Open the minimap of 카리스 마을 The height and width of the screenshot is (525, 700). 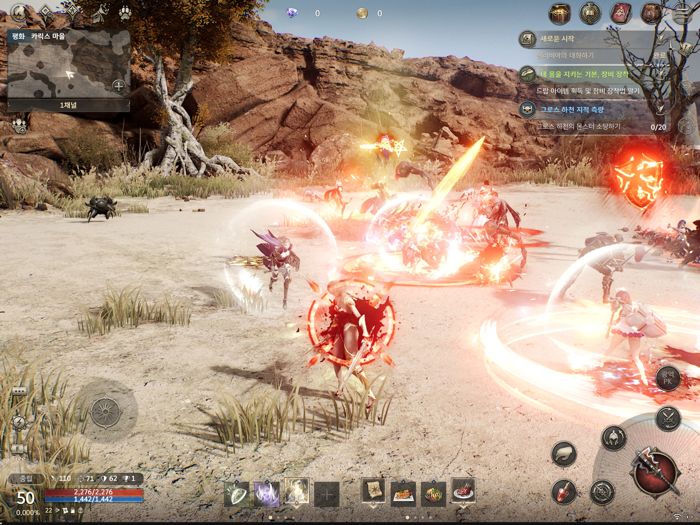click(x=68, y=70)
